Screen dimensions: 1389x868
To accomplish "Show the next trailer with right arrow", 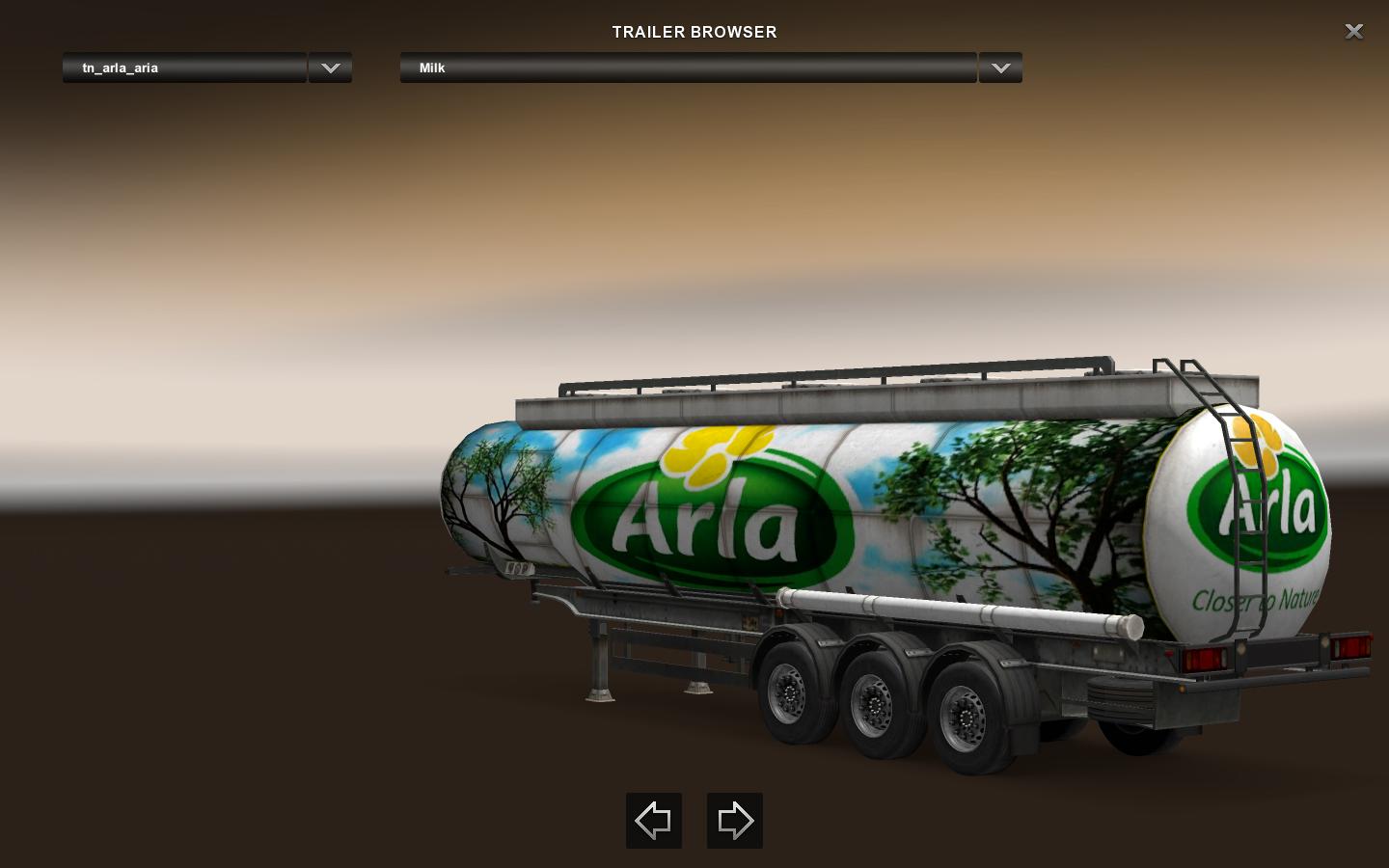I will [x=735, y=821].
